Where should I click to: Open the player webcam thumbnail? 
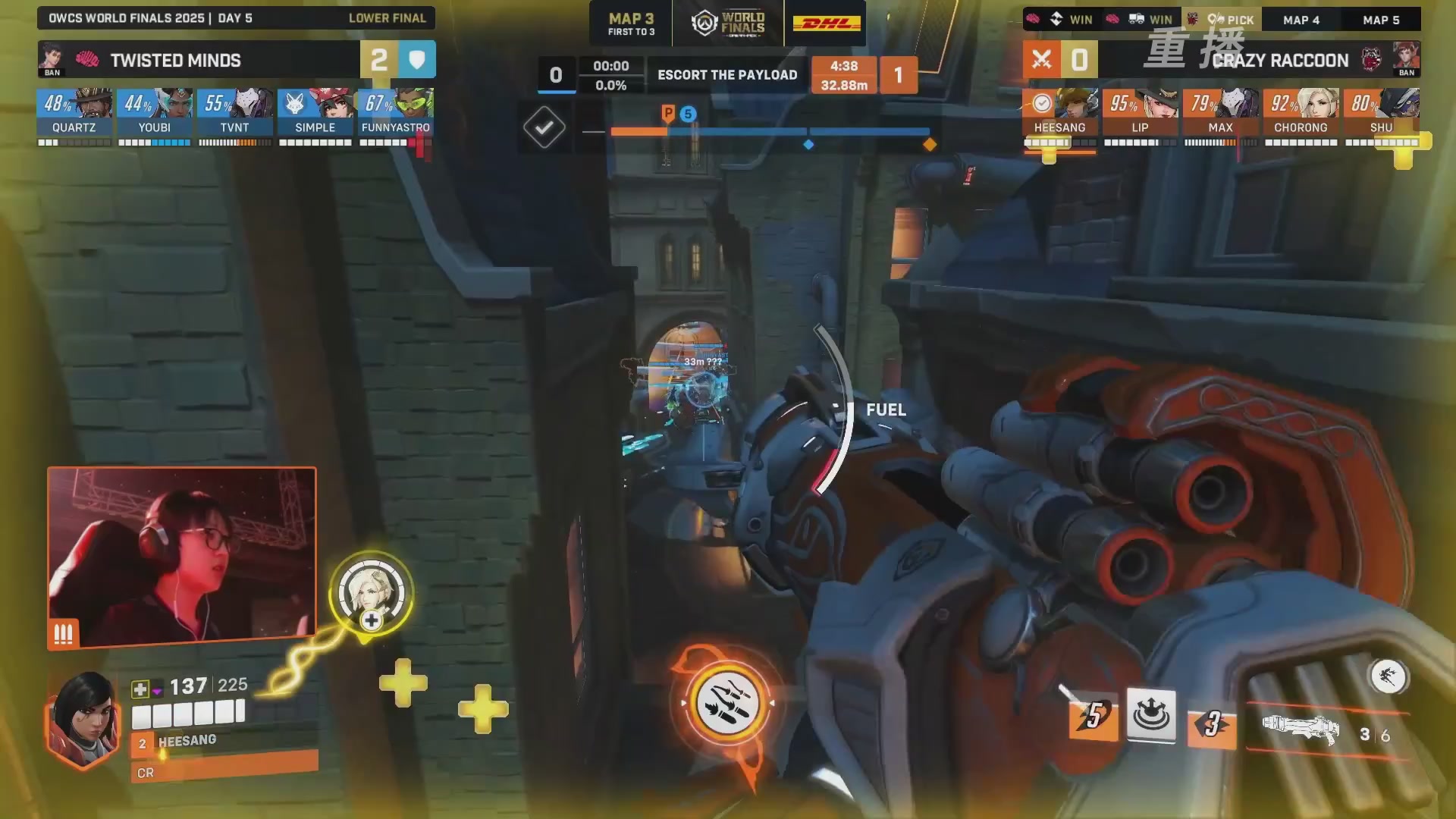click(182, 557)
